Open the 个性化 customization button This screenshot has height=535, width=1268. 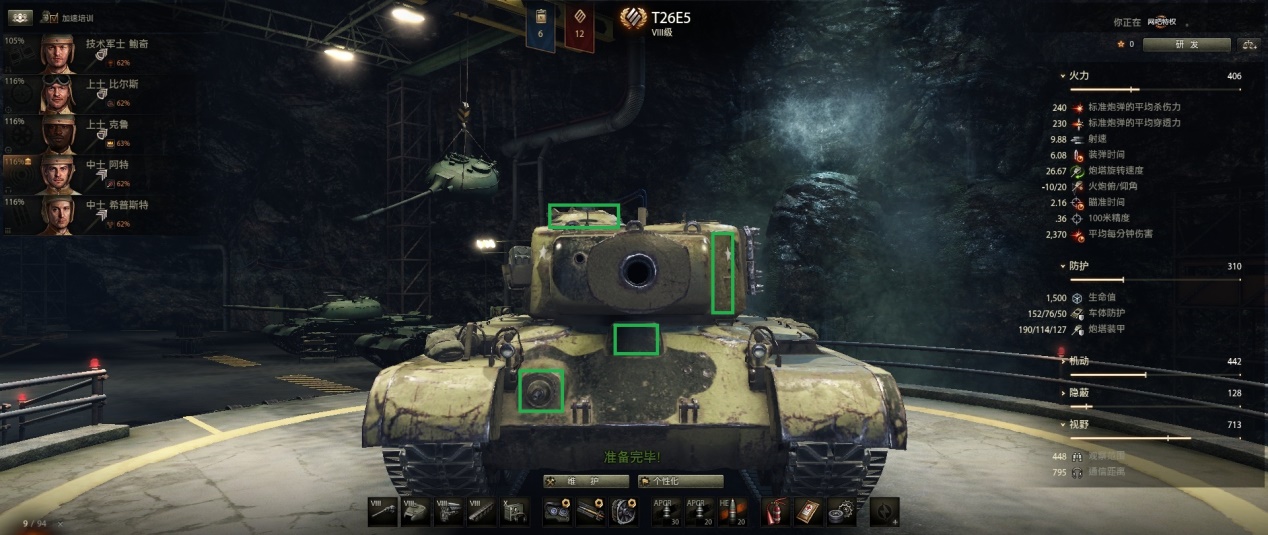[x=679, y=481]
